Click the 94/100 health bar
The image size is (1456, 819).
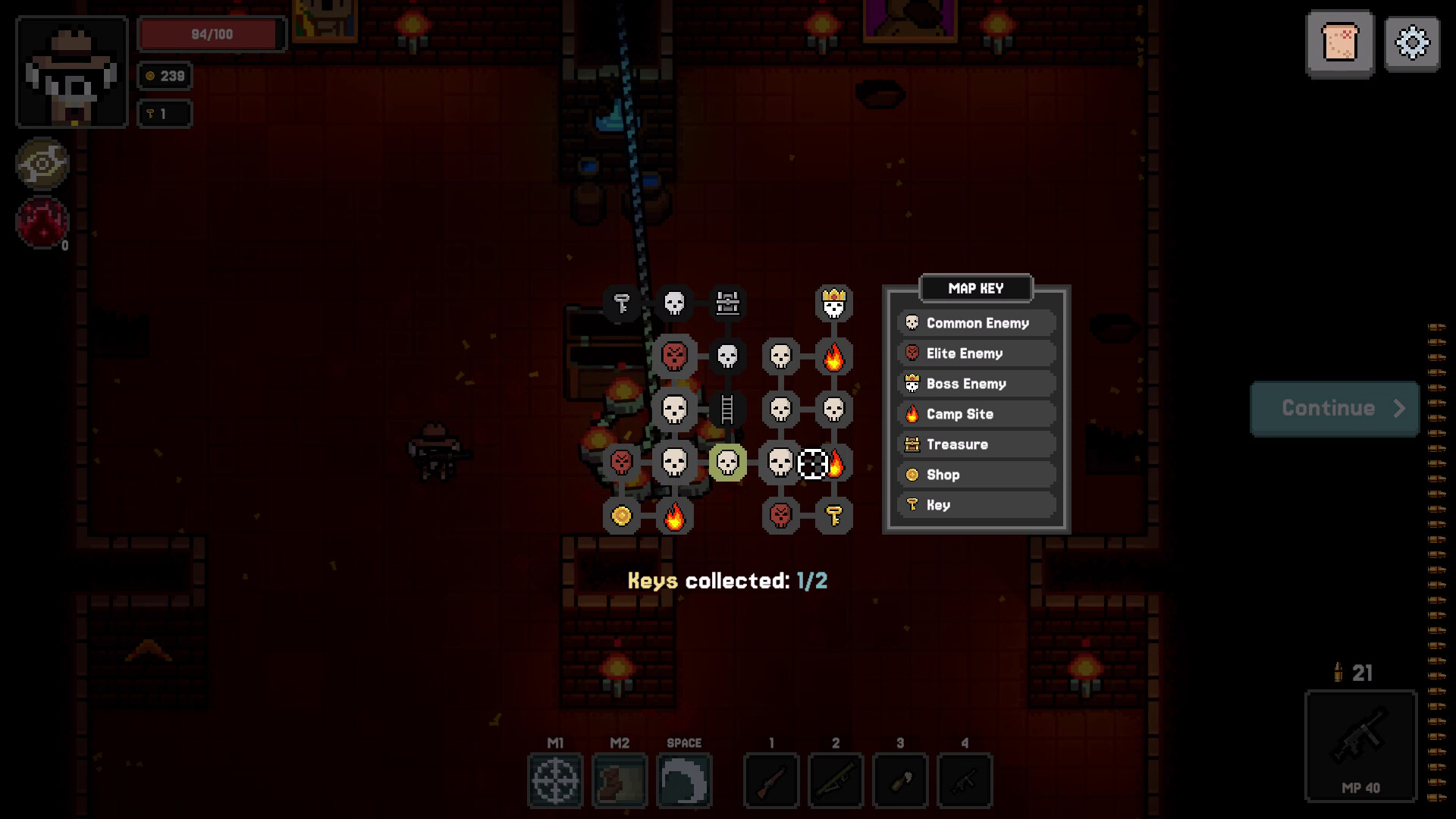[x=211, y=33]
